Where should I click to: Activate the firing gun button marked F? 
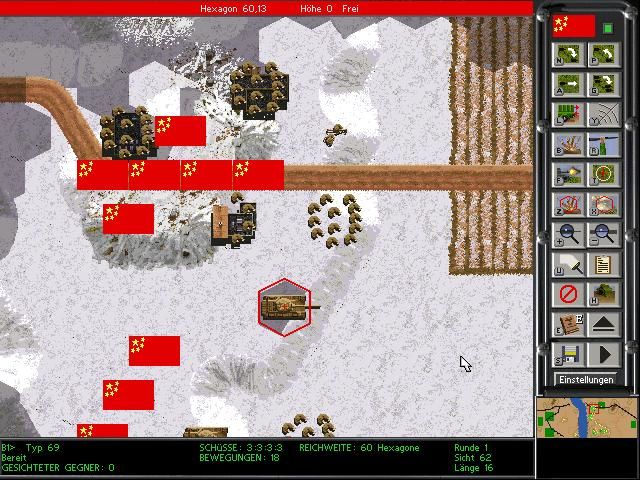(x=568, y=176)
